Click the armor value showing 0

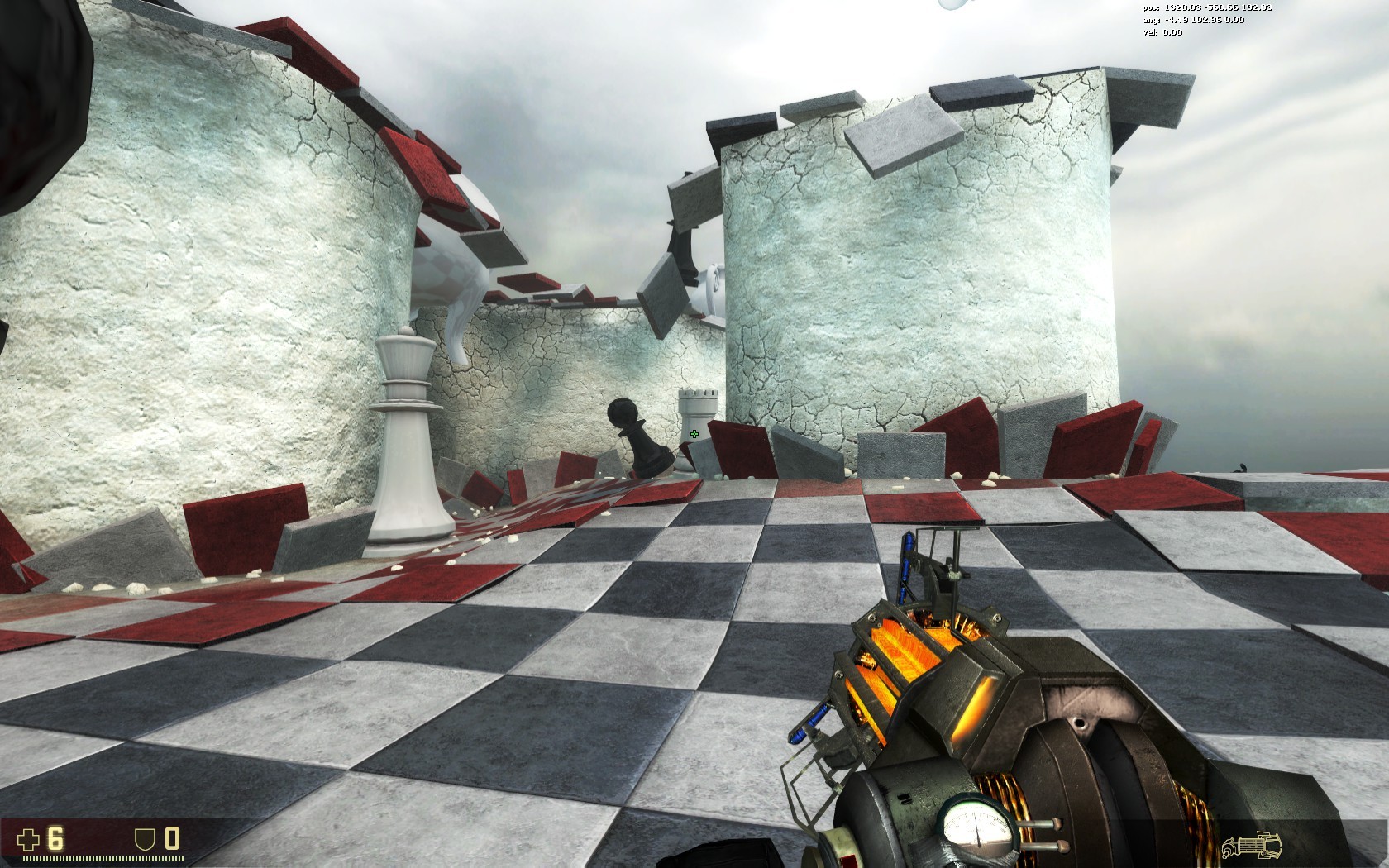pos(172,838)
